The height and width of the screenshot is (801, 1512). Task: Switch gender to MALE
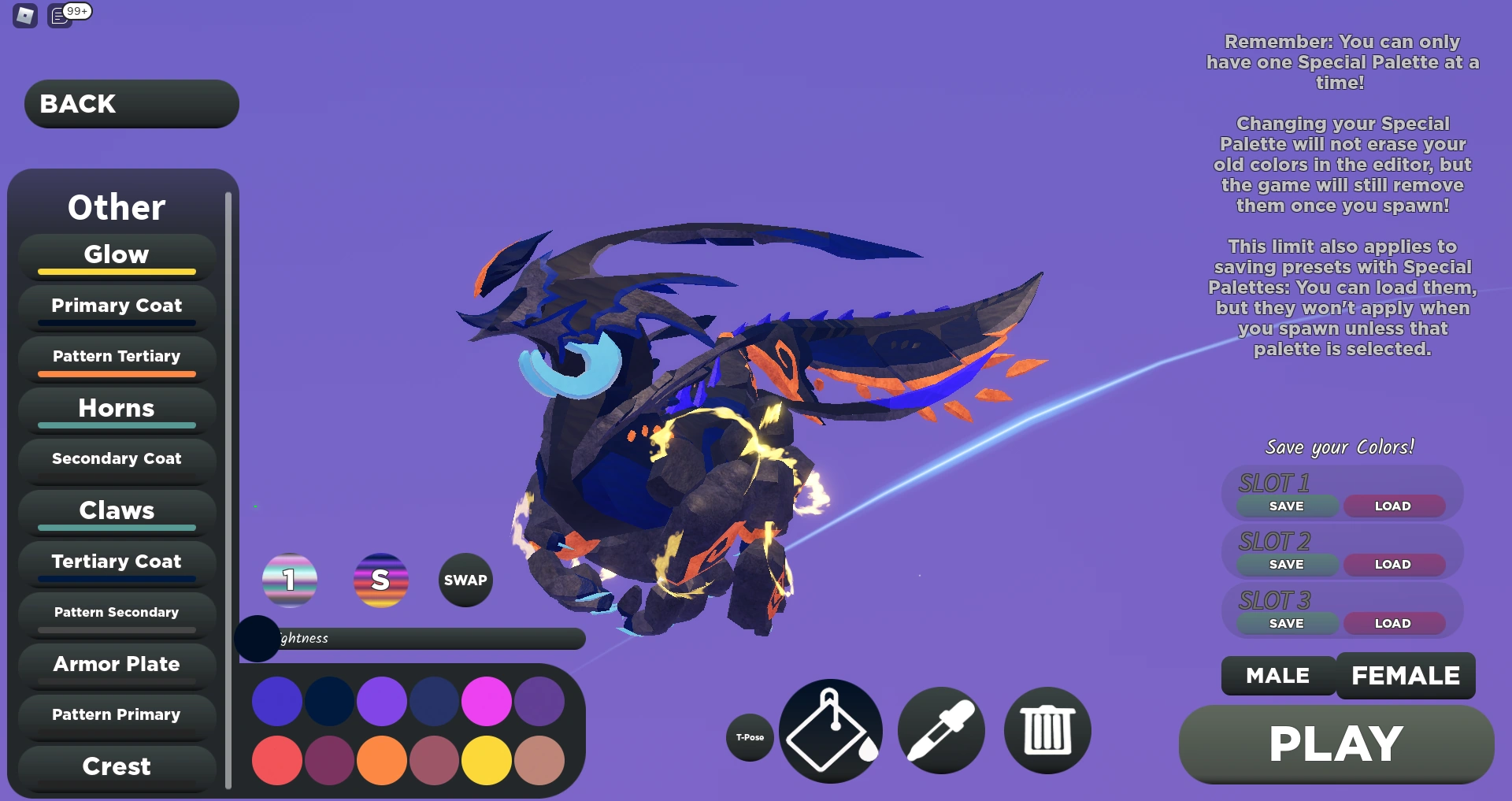click(1277, 676)
